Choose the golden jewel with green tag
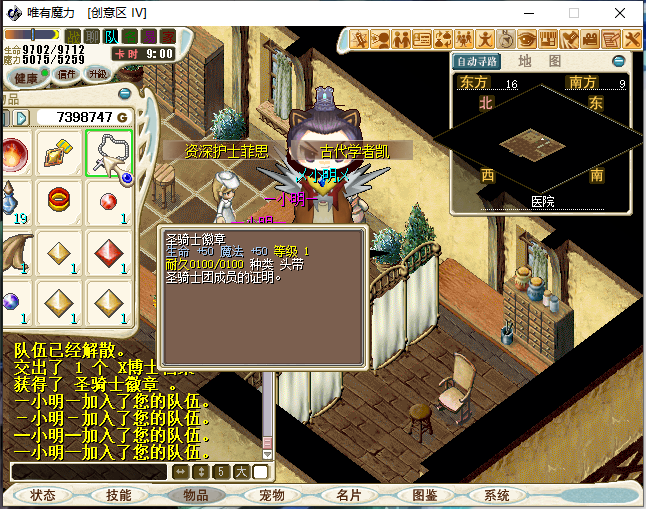Viewport: 646px width, 509px height. (x=59, y=153)
